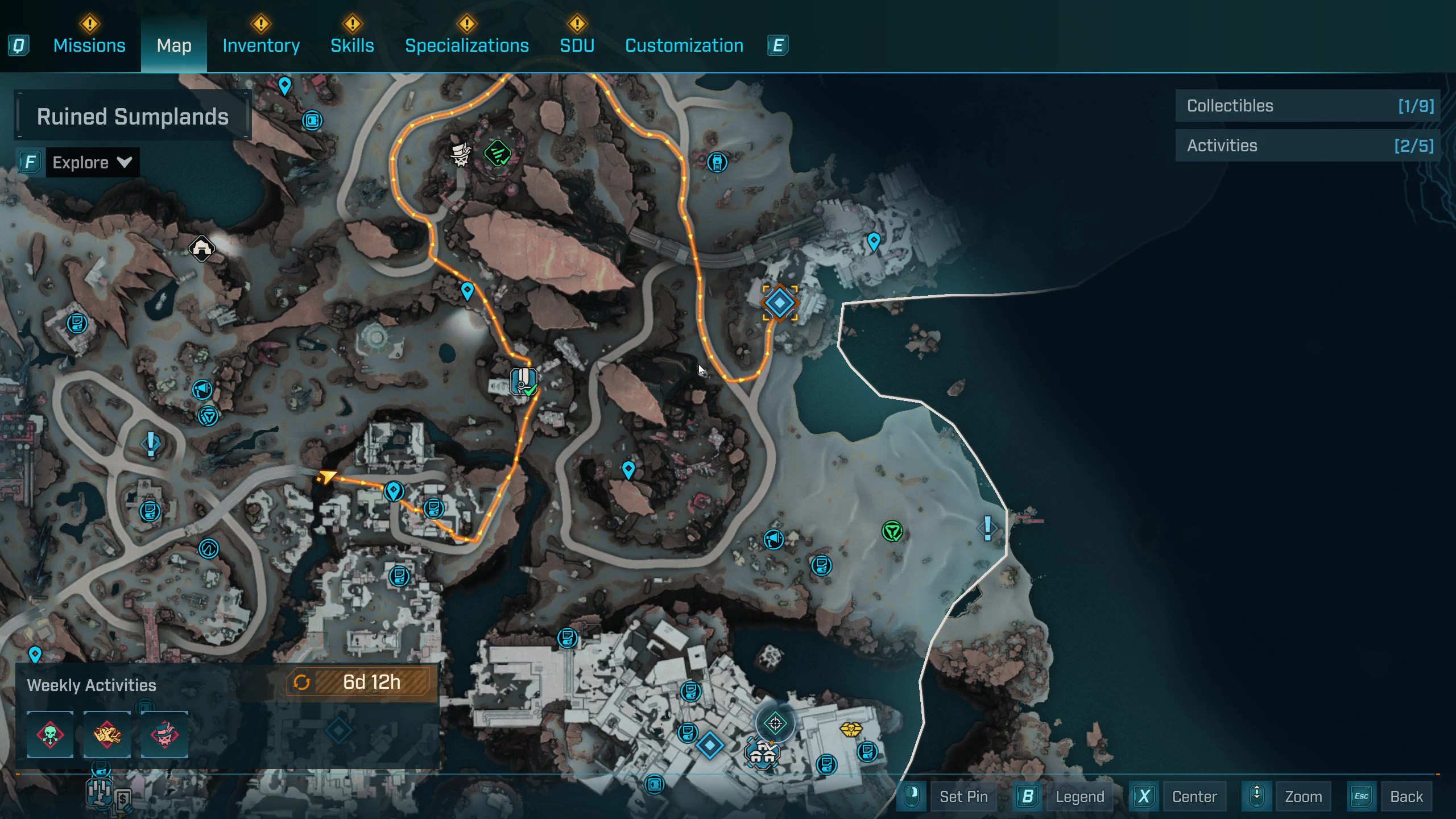1456x819 pixels.
Task: Select the Specializations tab
Action: tap(466, 45)
